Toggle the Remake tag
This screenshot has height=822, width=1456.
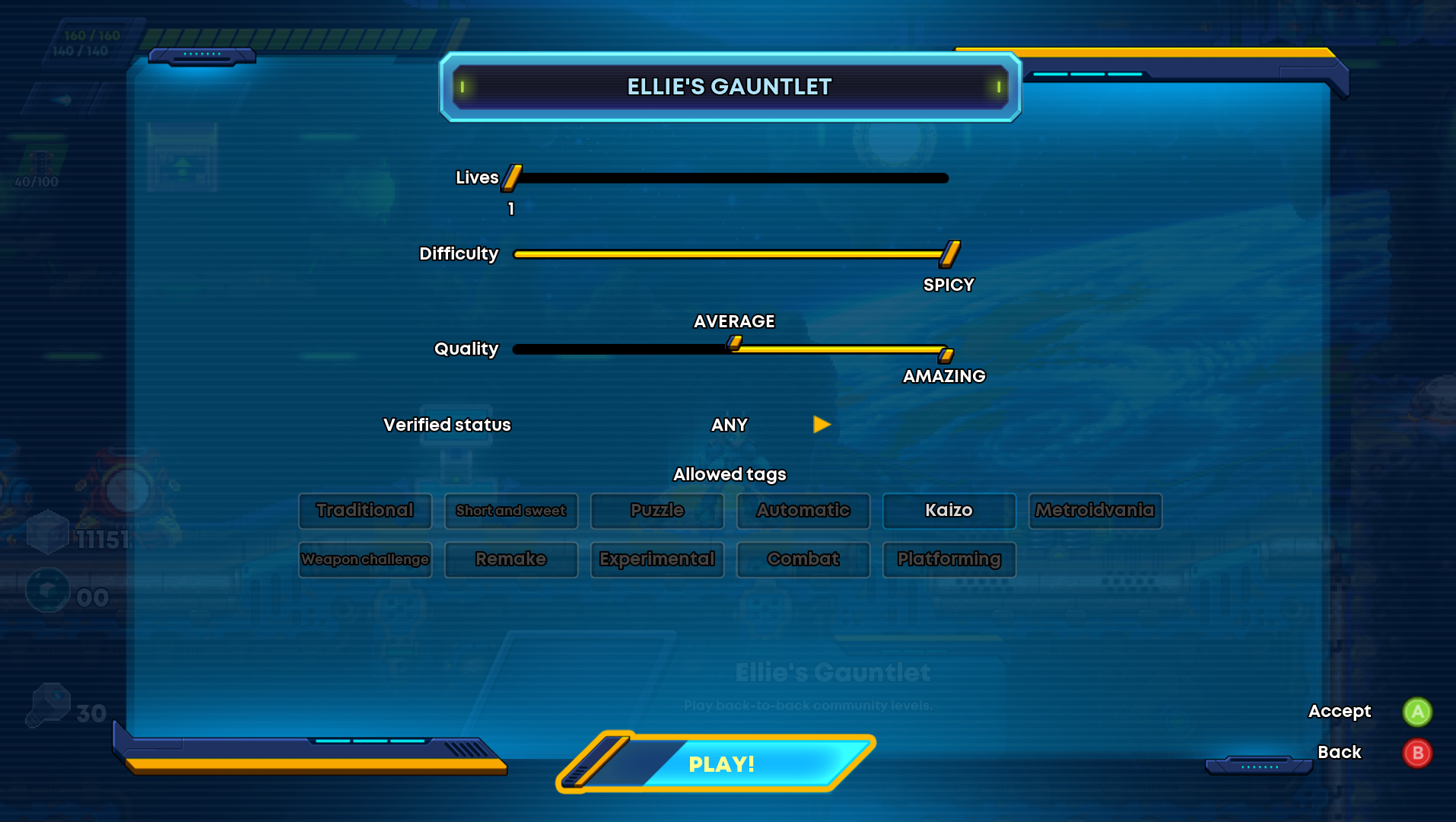coord(511,559)
